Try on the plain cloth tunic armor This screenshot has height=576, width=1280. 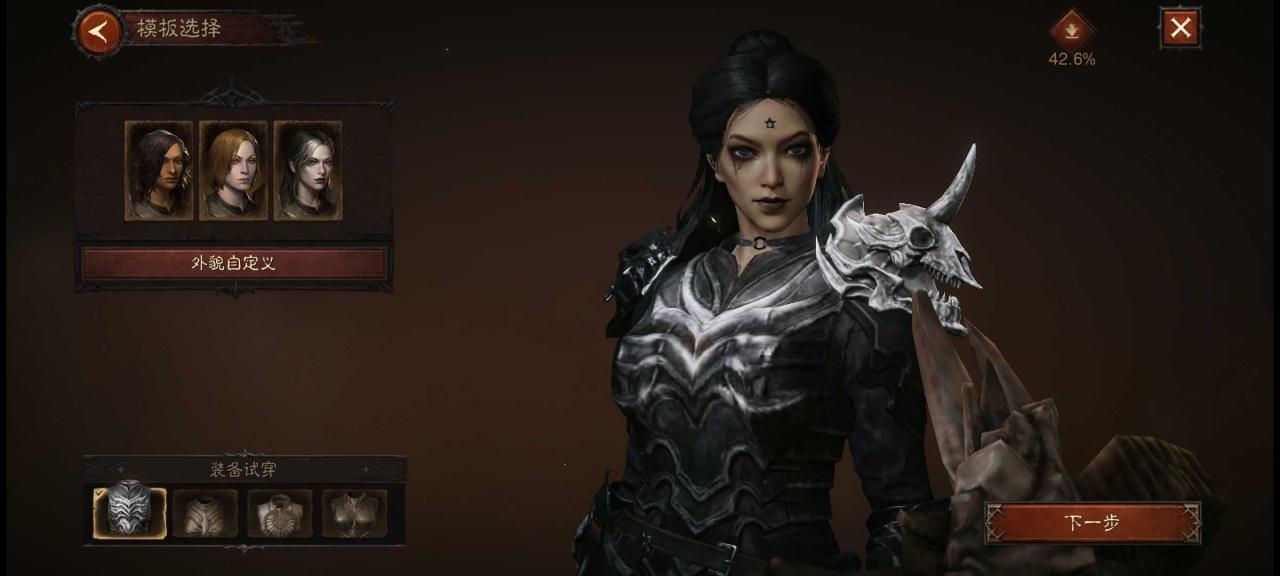(205, 513)
